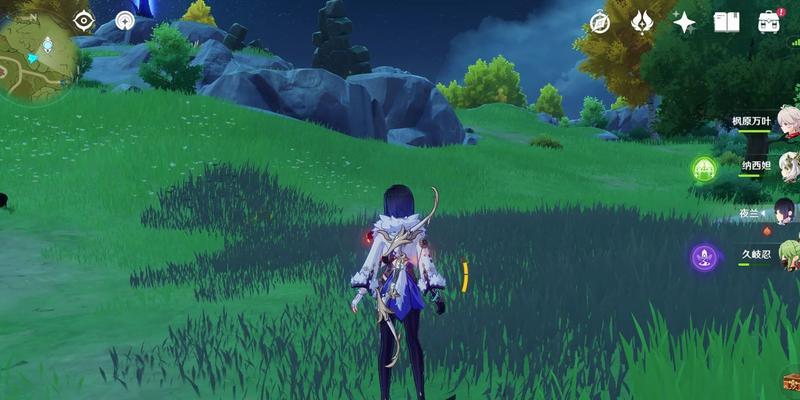Open the compass events icon

click(600, 22)
